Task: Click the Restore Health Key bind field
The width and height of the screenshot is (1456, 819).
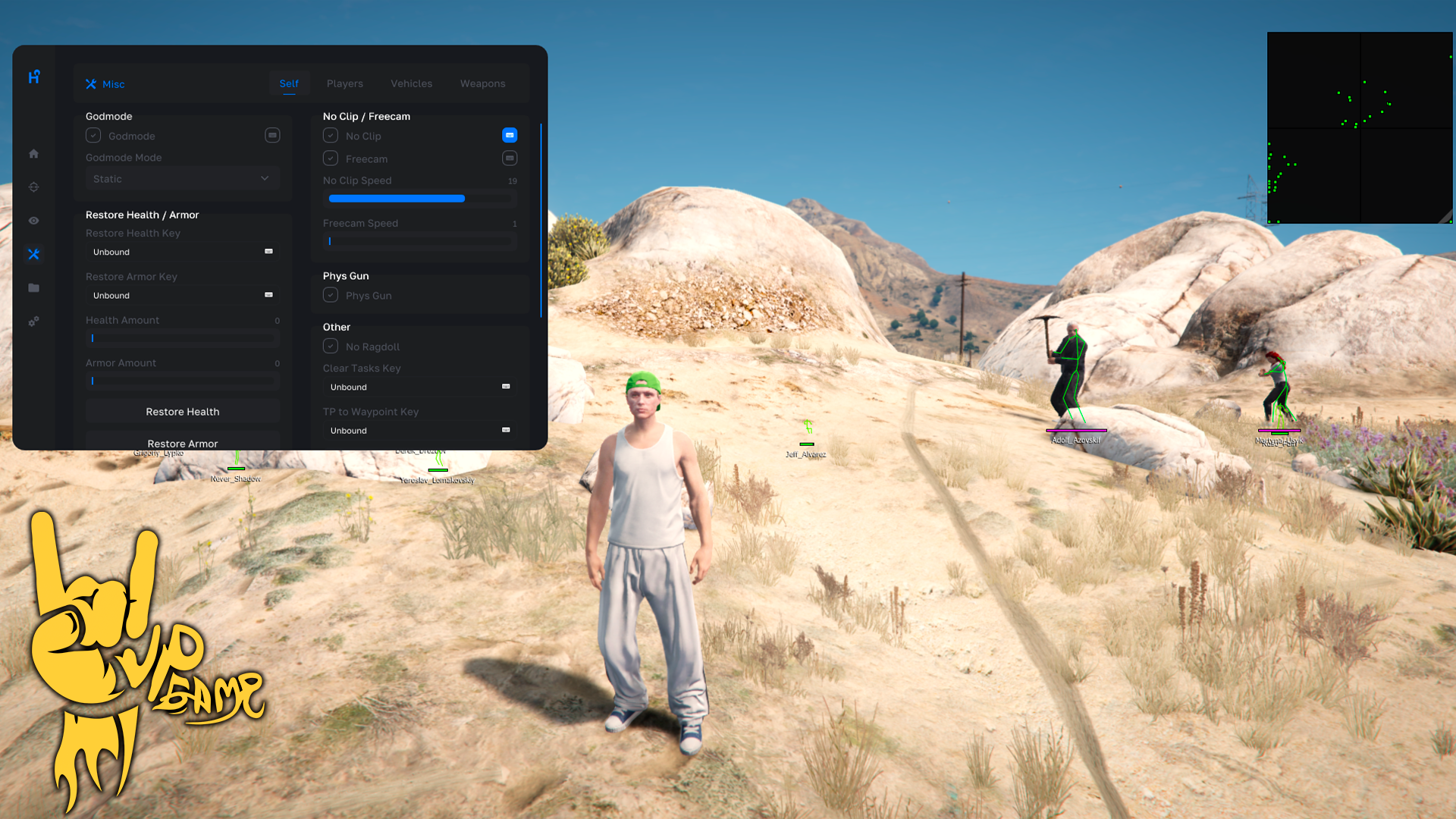Action: (182, 252)
